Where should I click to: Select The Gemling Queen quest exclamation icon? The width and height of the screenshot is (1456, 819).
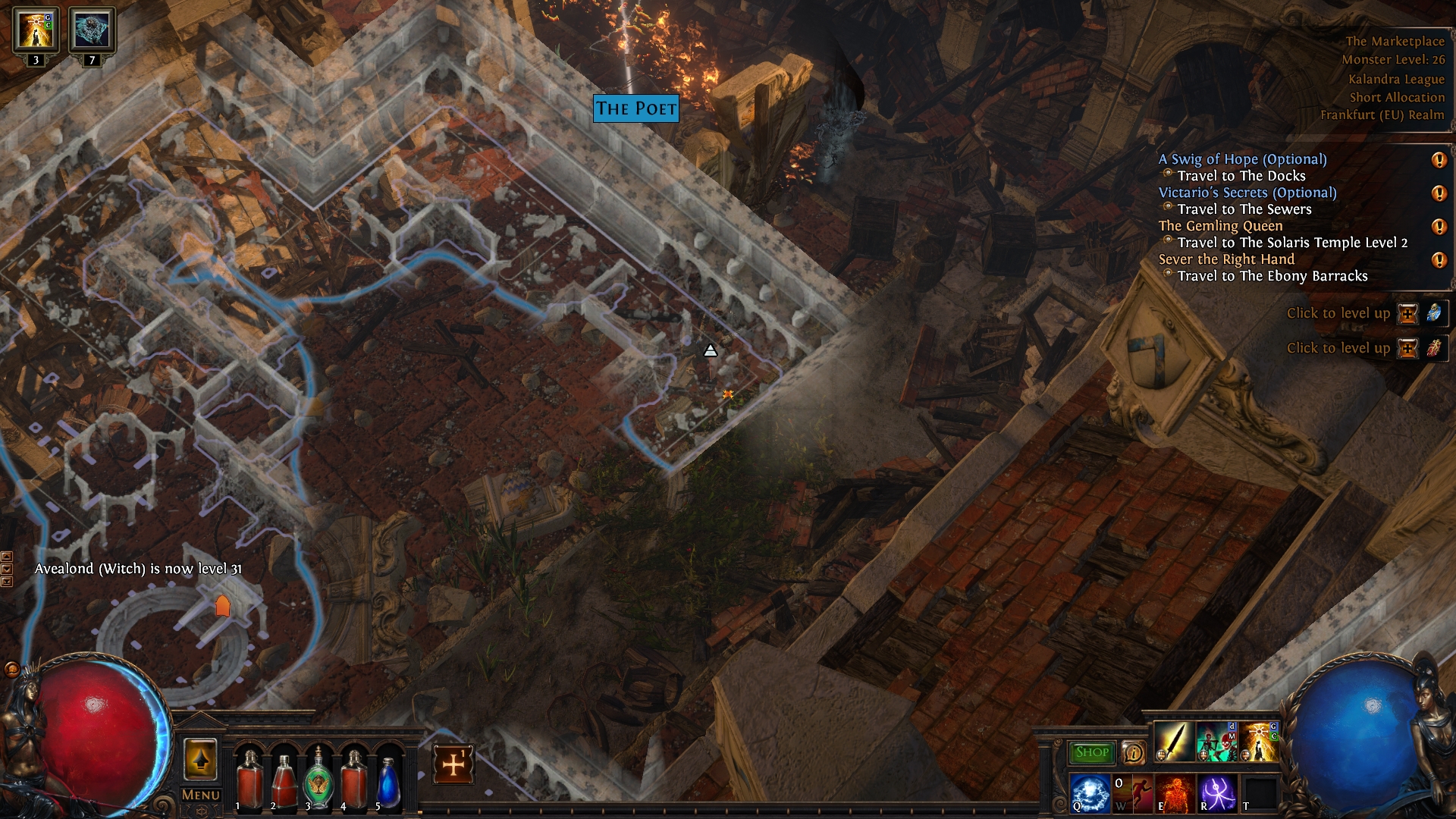[x=1439, y=226]
